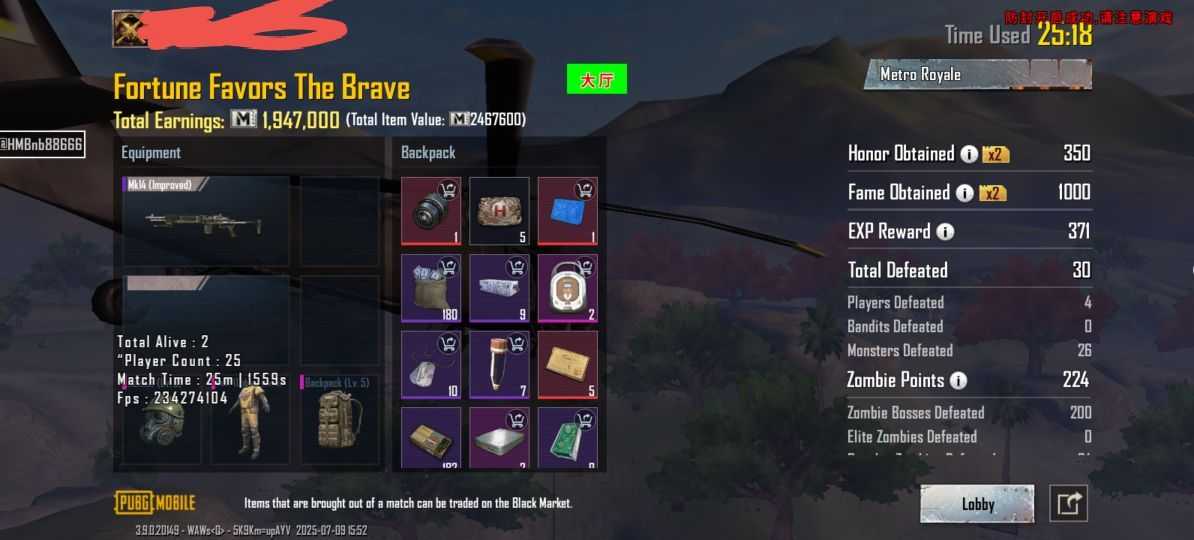Image resolution: width=1194 pixels, height=540 pixels.
Task: Choose the money sack with 180 count
Action: pyautogui.click(x=431, y=288)
